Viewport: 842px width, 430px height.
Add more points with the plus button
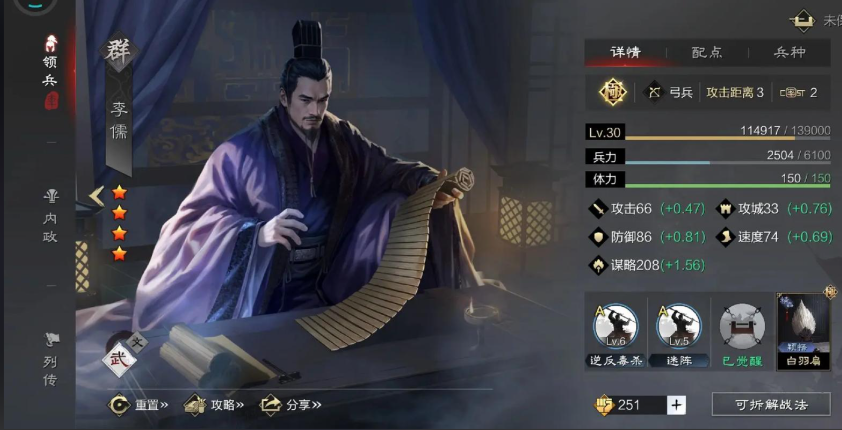677,404
